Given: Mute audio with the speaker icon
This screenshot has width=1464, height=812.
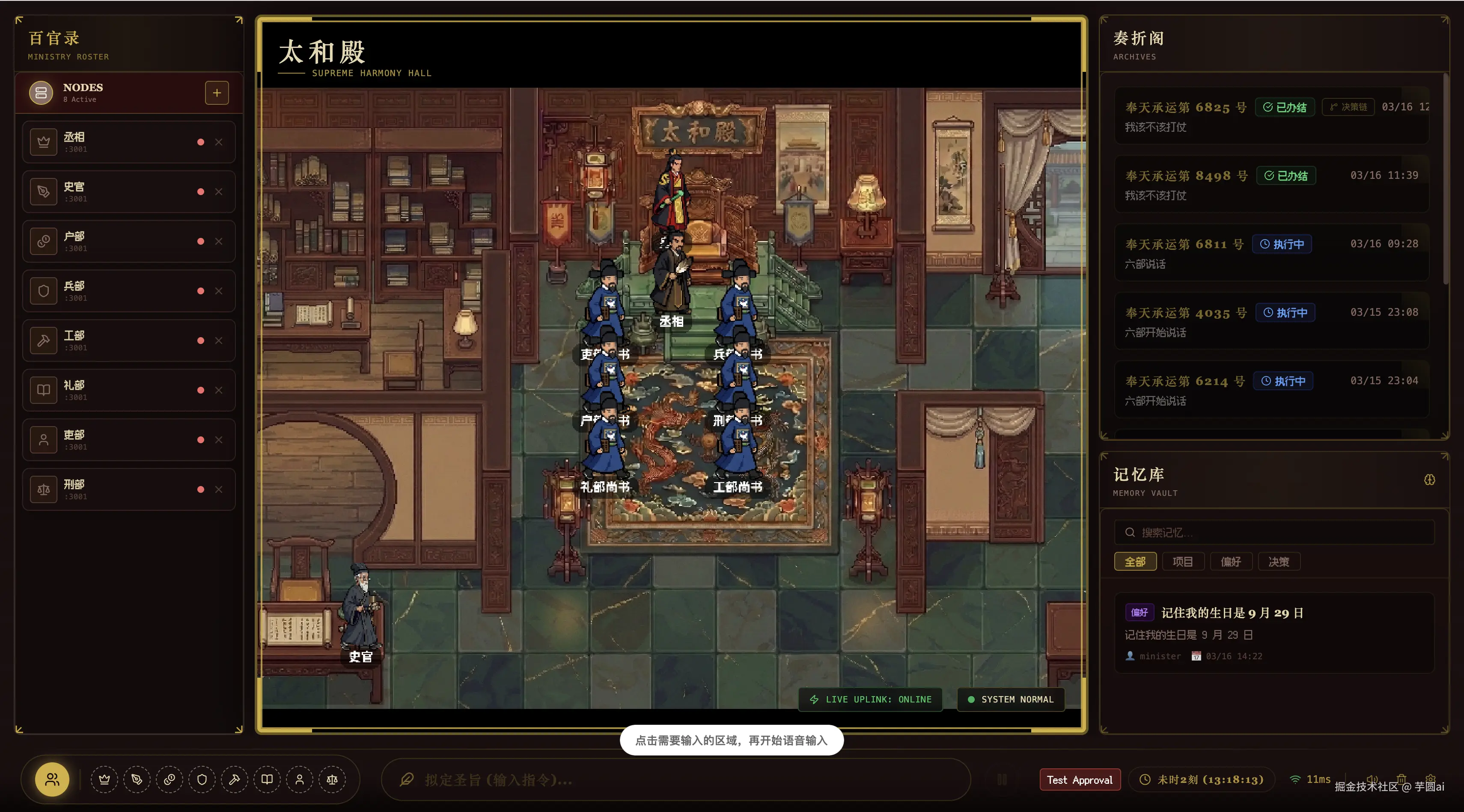Looking at the screenshot, I should (1372, 779).
